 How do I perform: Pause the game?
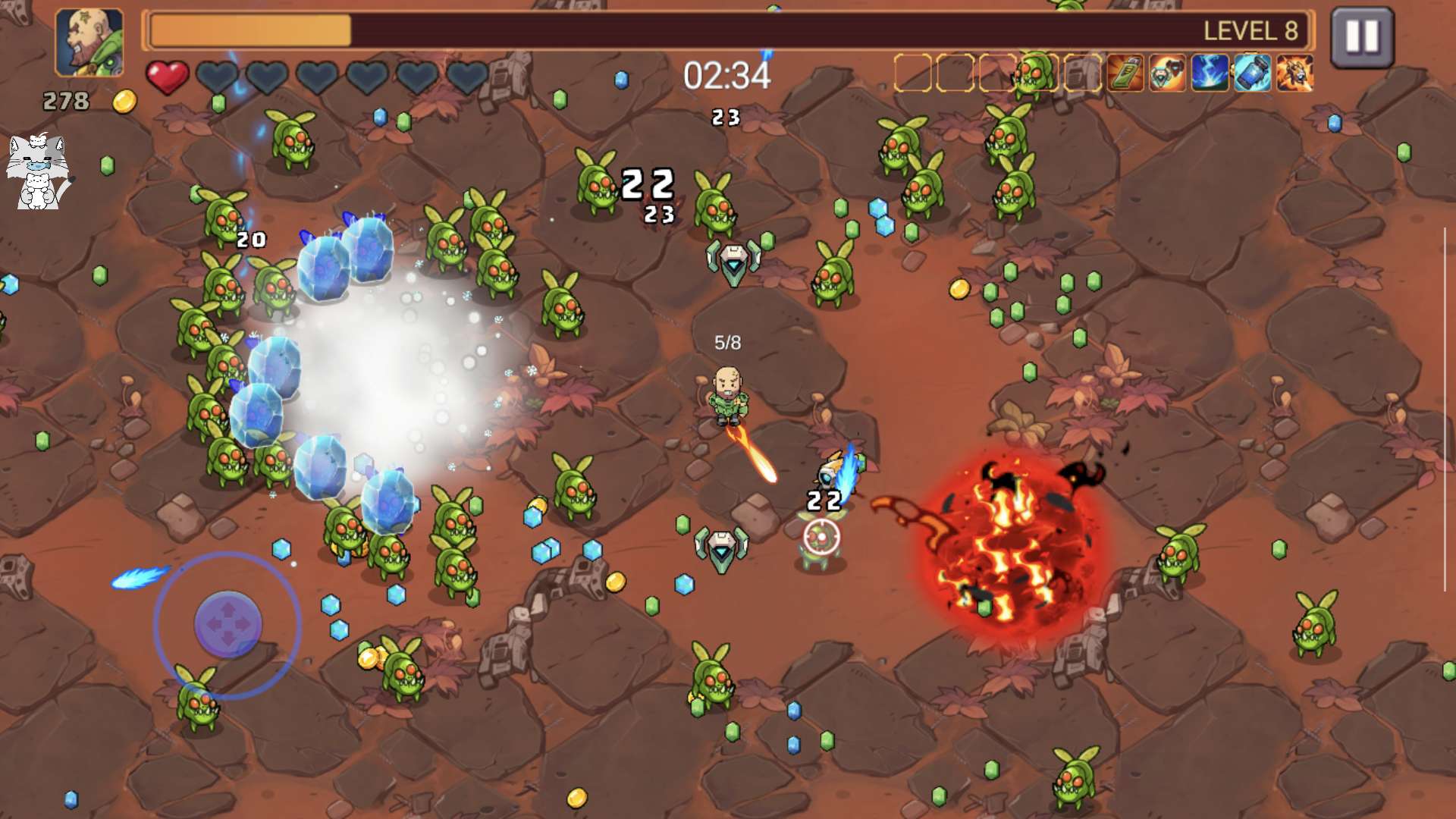(x=1361, y=36)
